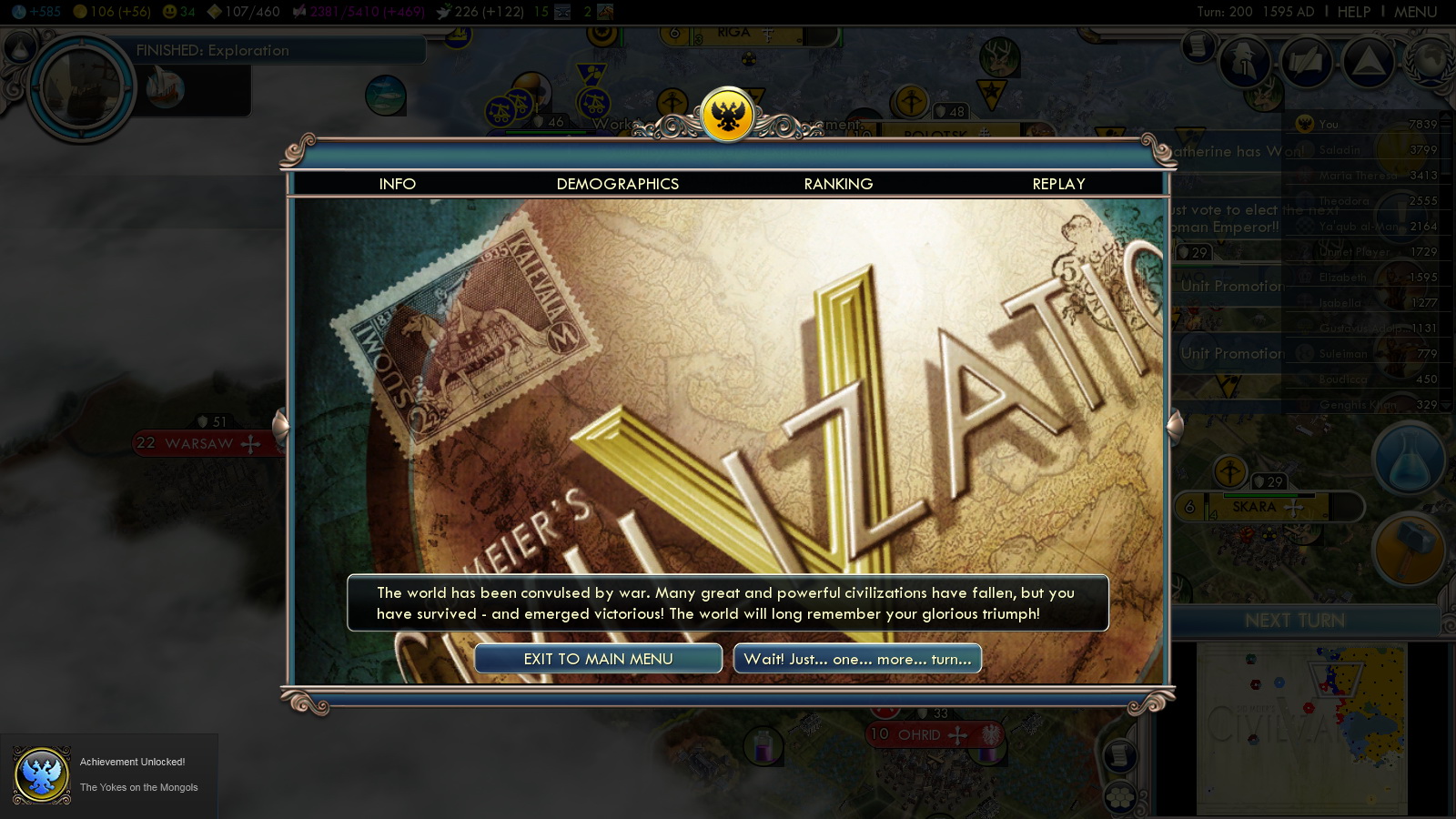Select the Ohrid city banner

[919, 734]
